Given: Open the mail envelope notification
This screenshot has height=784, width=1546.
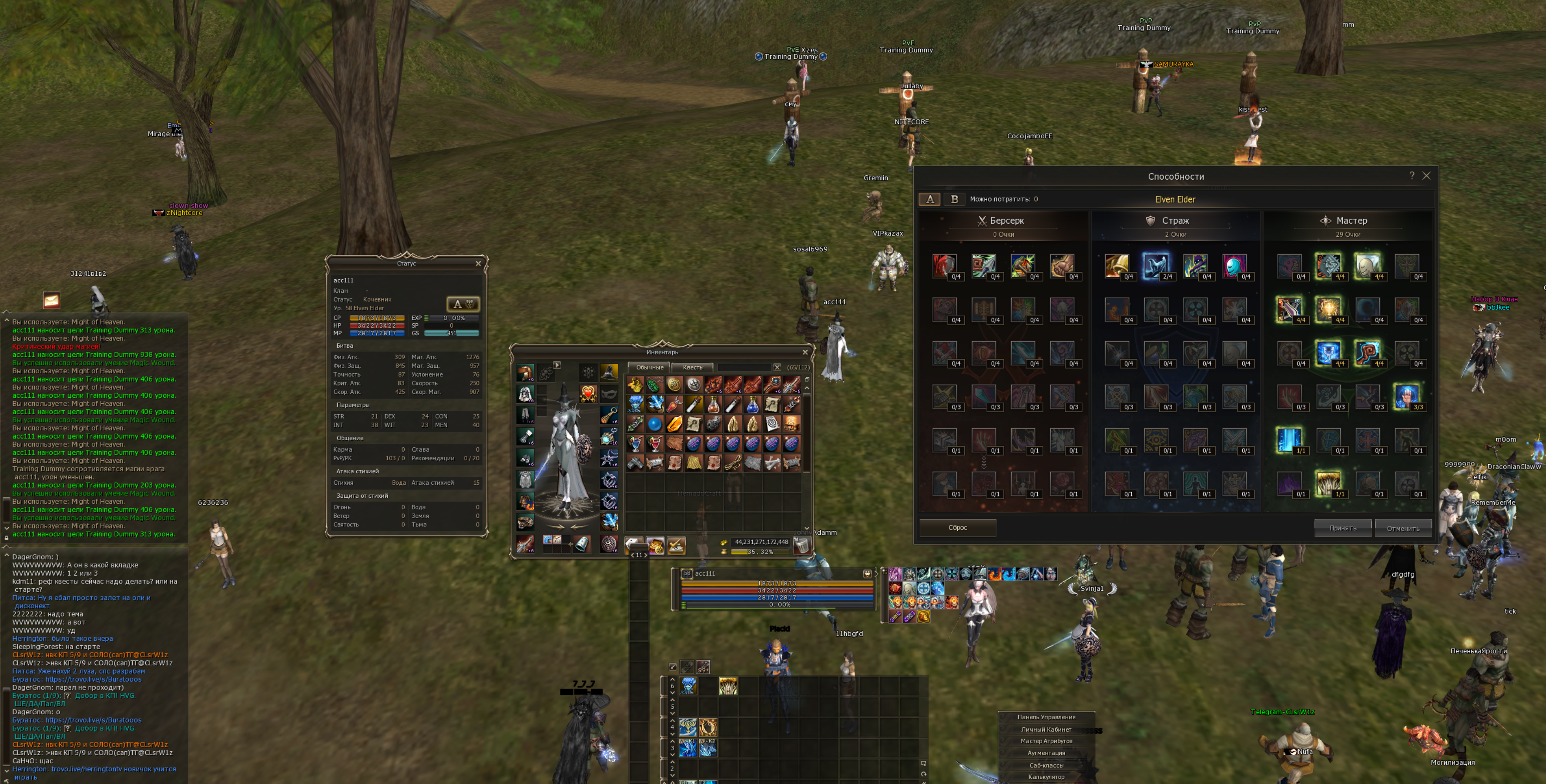Looking at the screenshot, I should coord(51,300).
